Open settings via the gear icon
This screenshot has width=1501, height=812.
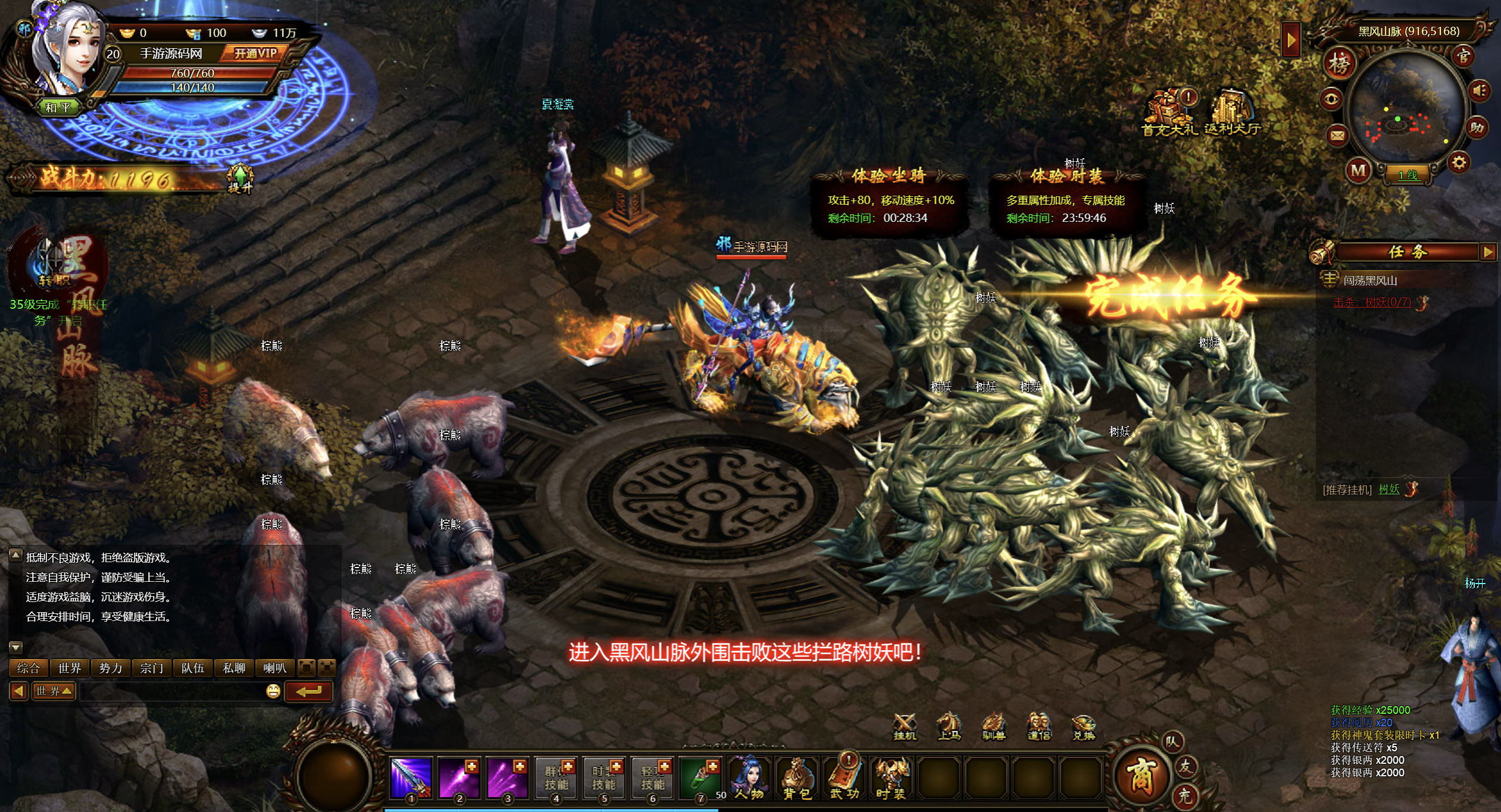[x=1459, y=162]
